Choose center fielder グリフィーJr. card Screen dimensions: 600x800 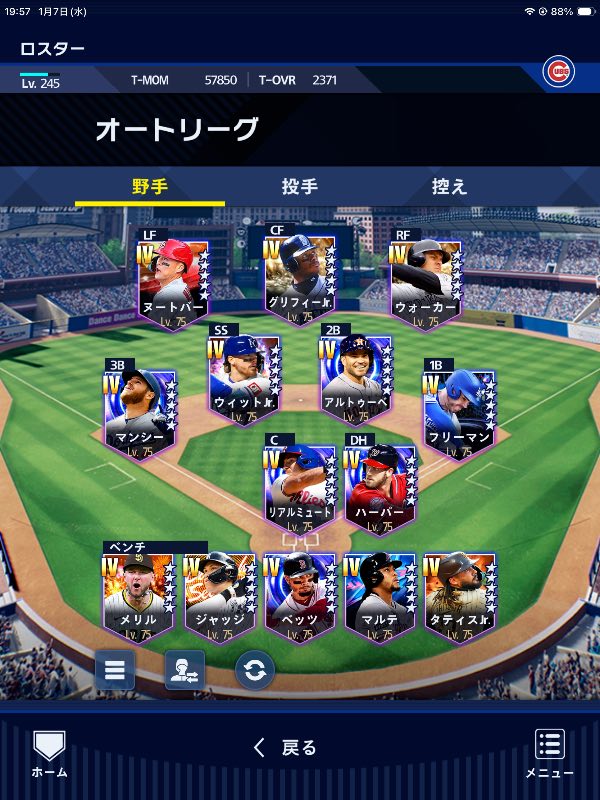299,280
